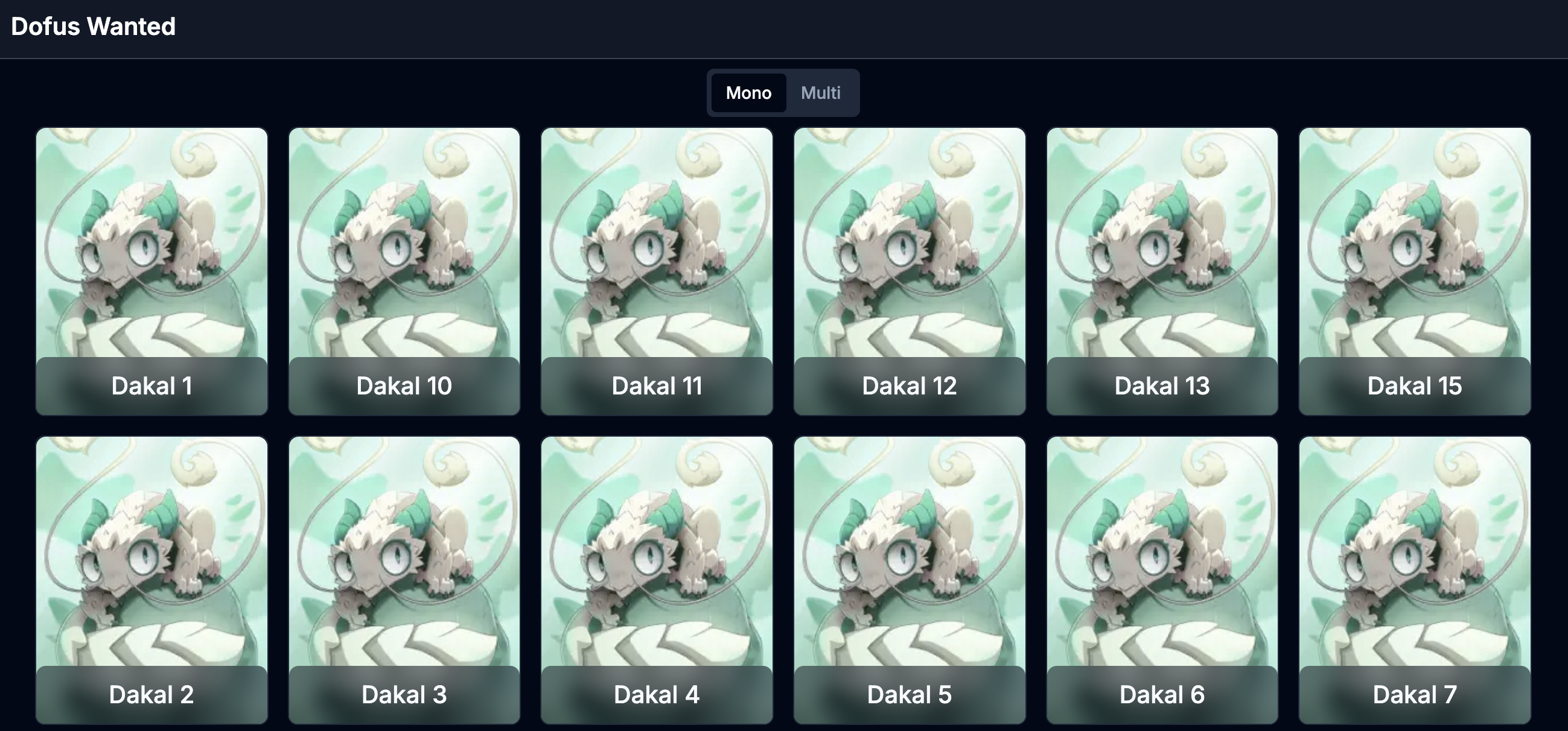The width and height of the screenshot is (1568, 731).
Task: Click the Mono/Multi switcher control
Action: click(x=783, y=92)
